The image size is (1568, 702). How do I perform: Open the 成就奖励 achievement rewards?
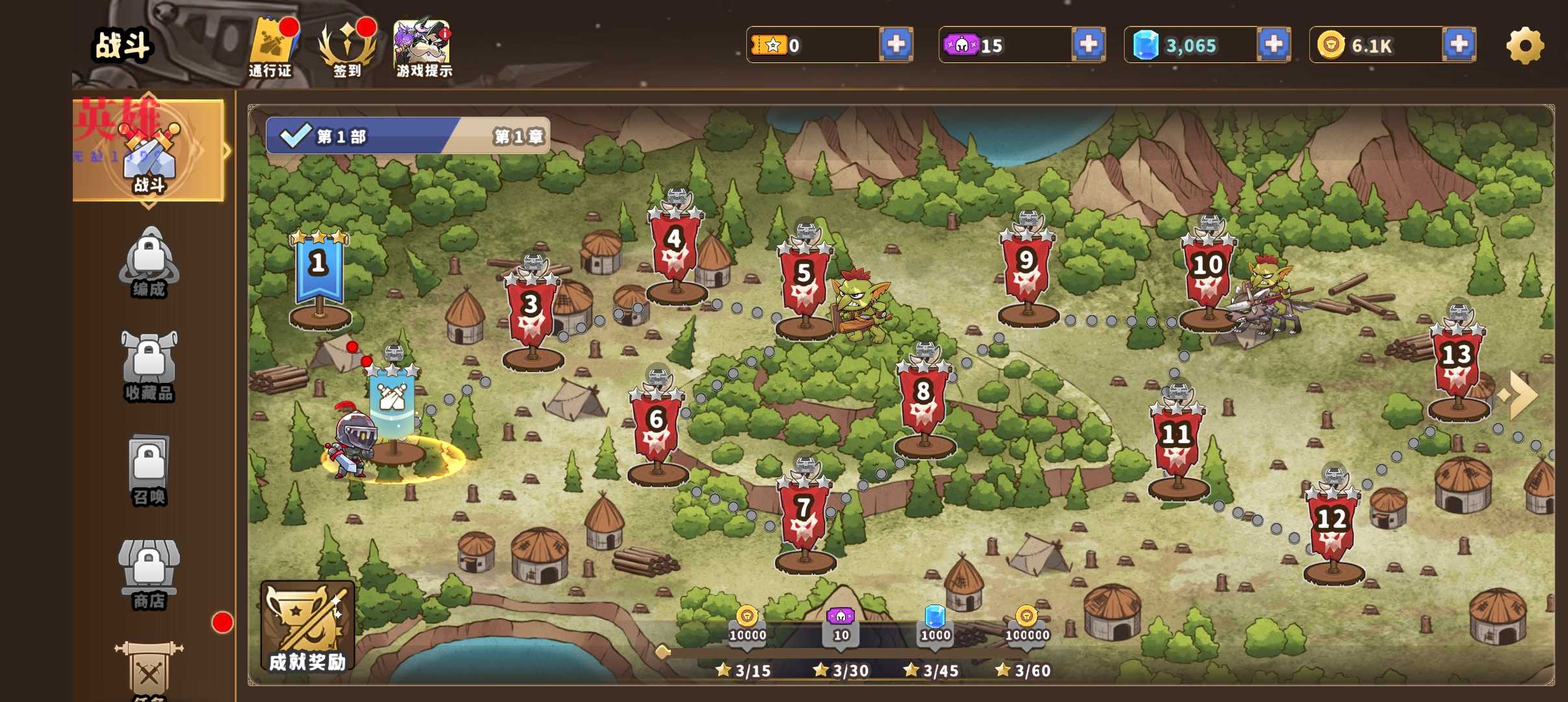307,626
